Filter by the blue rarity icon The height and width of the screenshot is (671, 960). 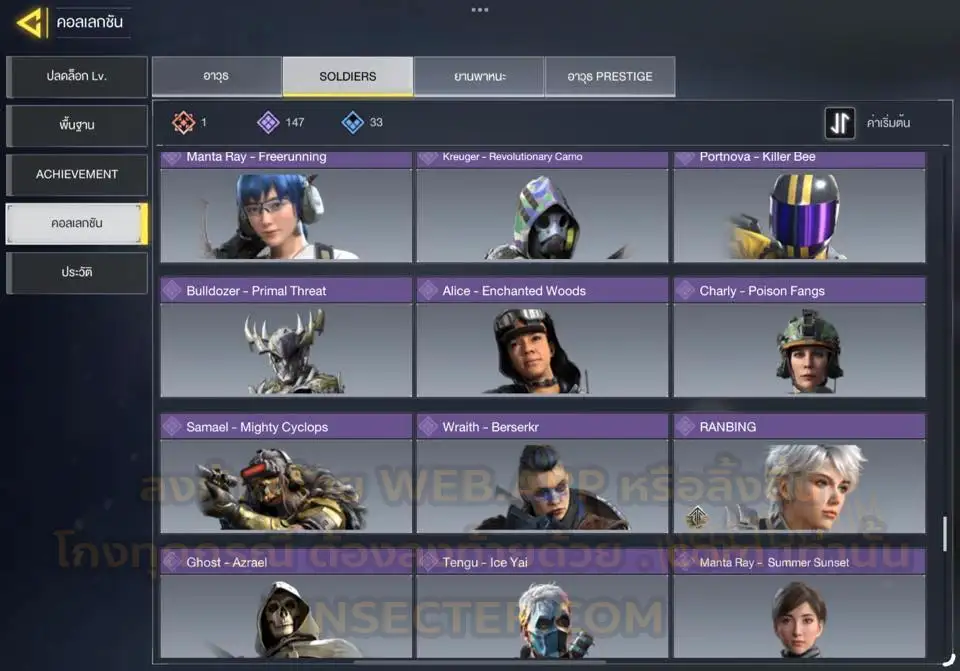[353, 123]
